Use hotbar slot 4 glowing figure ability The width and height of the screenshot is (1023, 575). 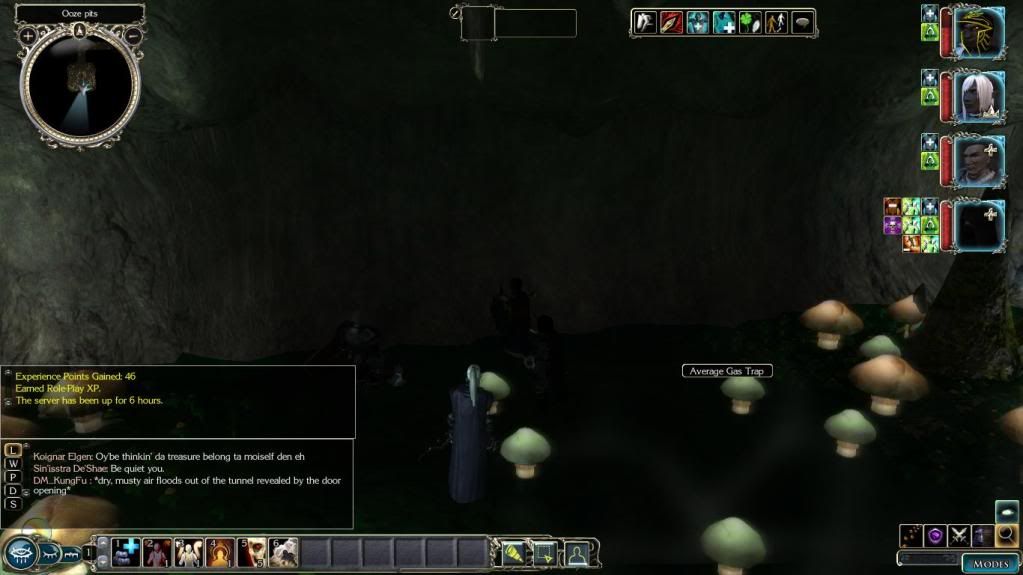pos(220,551)
